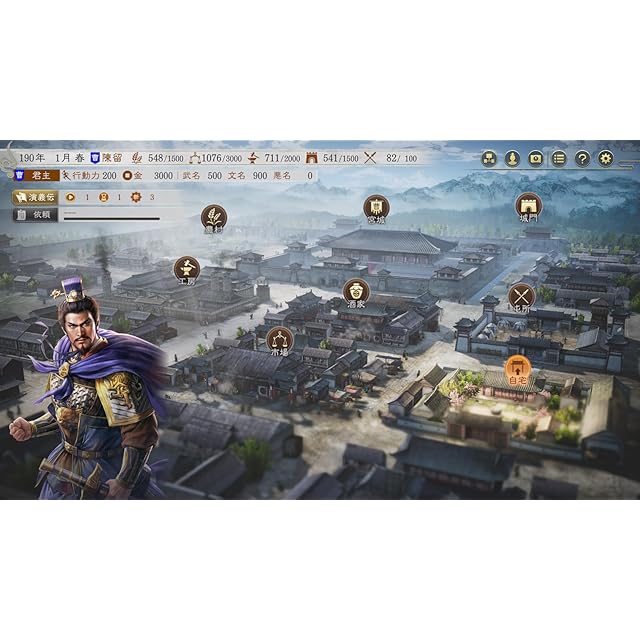Open the officer figure icon
Screen dimensions: 640x640
512,158
